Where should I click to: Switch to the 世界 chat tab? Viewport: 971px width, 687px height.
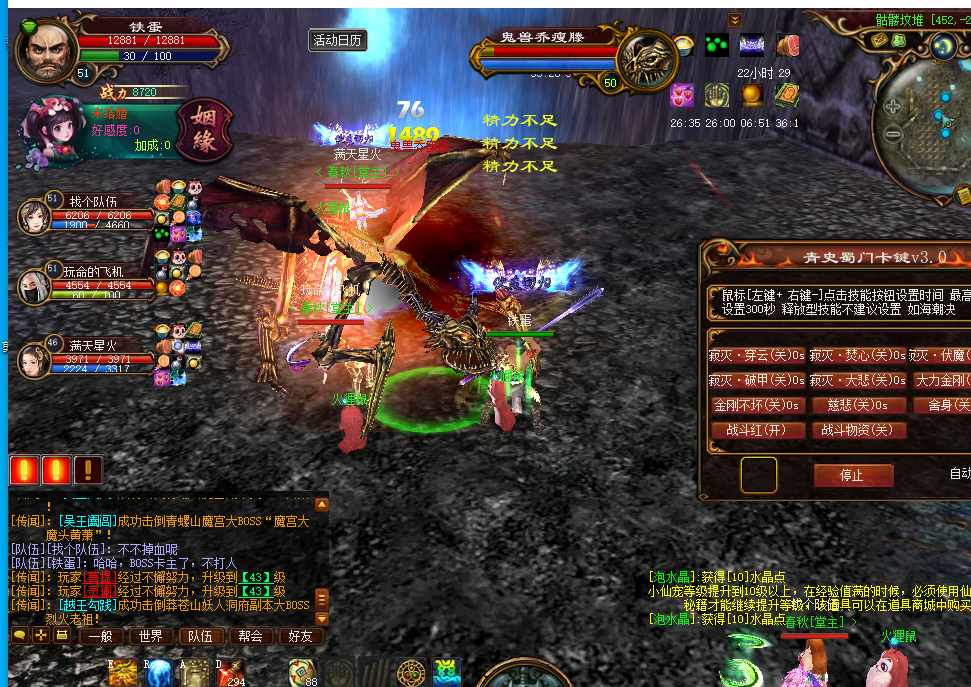[151, 636]
